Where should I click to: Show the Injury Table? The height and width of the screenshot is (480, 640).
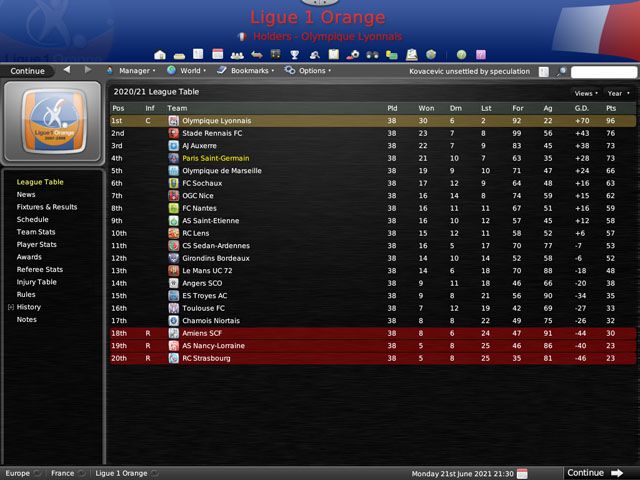click(37, 282)
